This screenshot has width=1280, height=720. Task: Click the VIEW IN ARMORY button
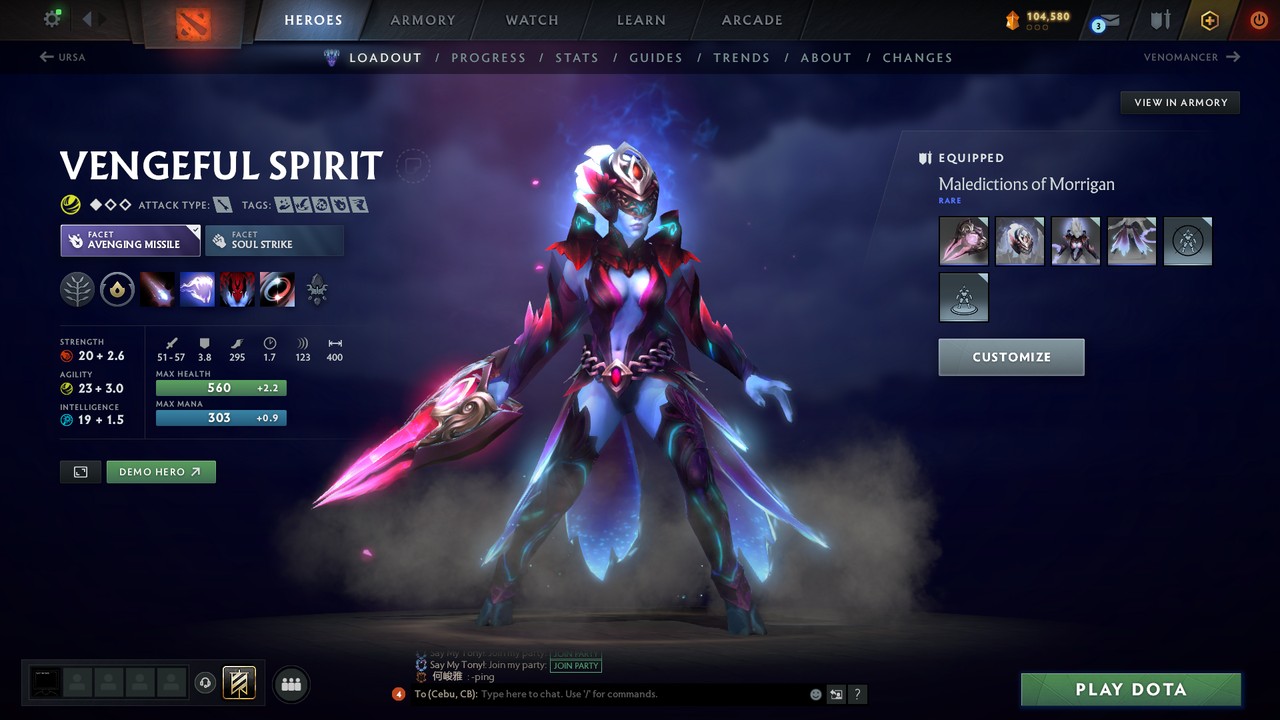(1179, 102)
